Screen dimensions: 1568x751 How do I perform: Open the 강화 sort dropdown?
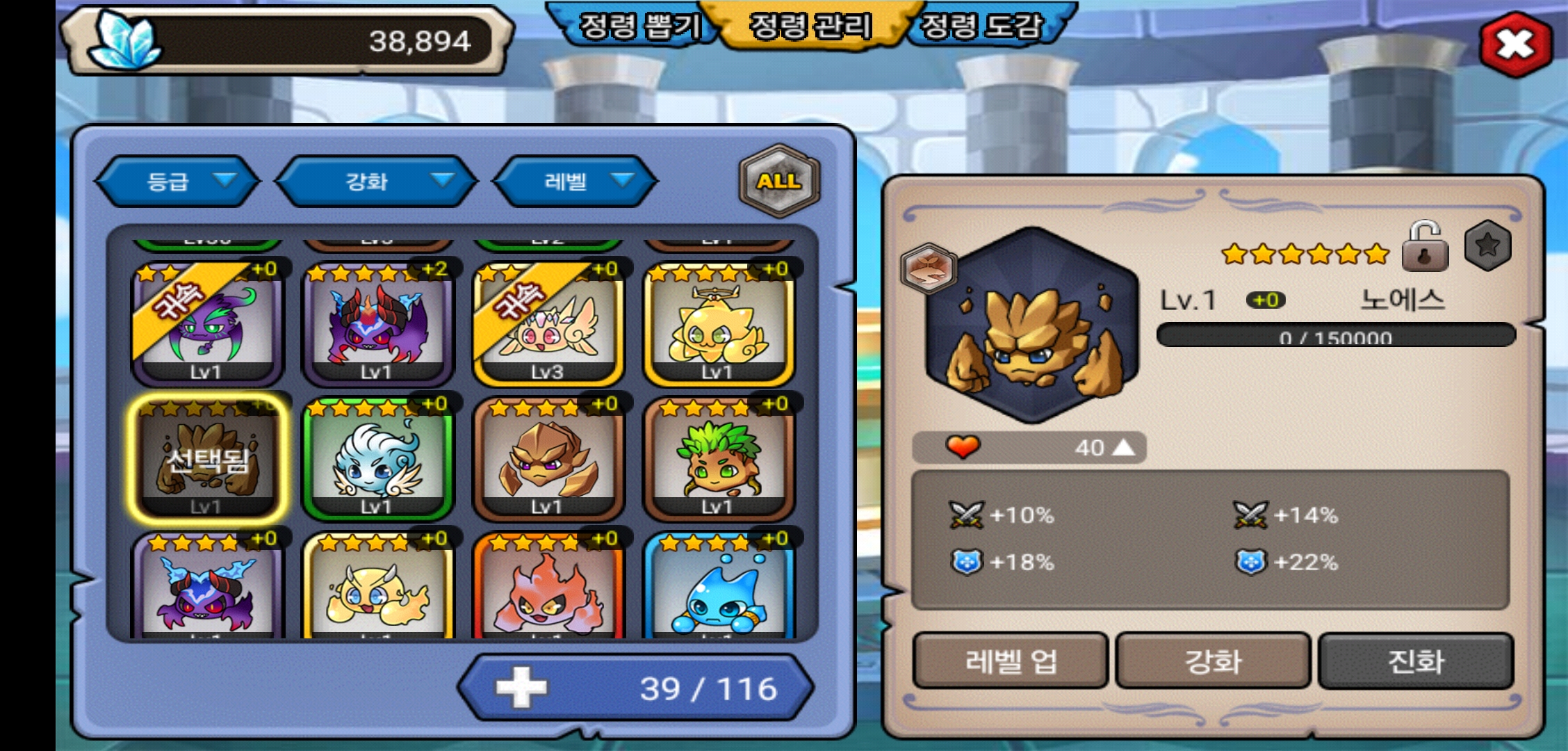click(377, 181)
